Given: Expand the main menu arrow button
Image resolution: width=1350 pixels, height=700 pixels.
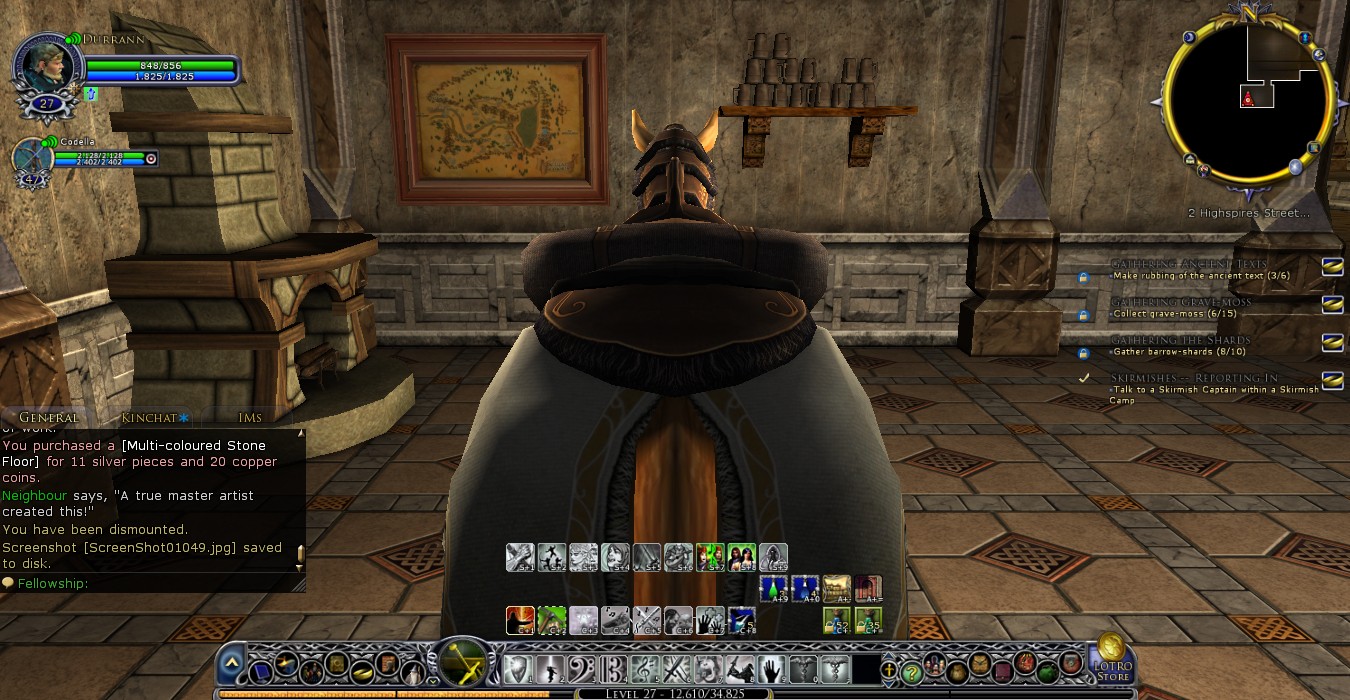Looking at the screenshot, I should tap(232, 662).
